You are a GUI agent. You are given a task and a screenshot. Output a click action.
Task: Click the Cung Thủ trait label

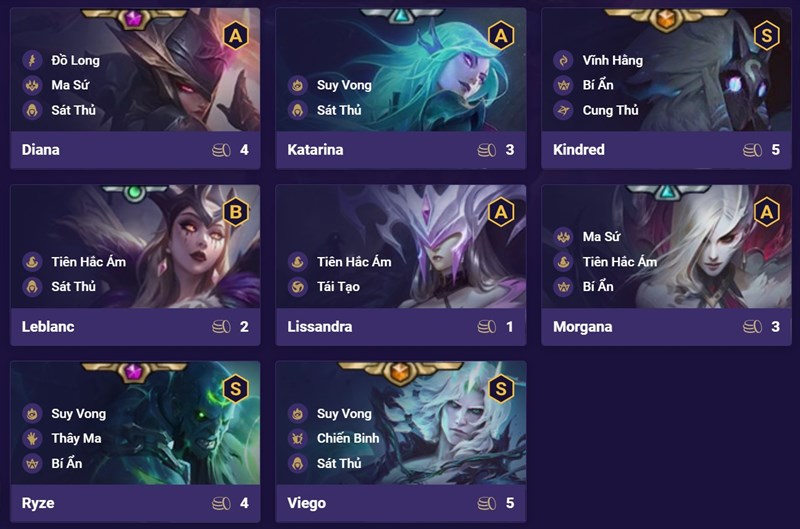609,110
